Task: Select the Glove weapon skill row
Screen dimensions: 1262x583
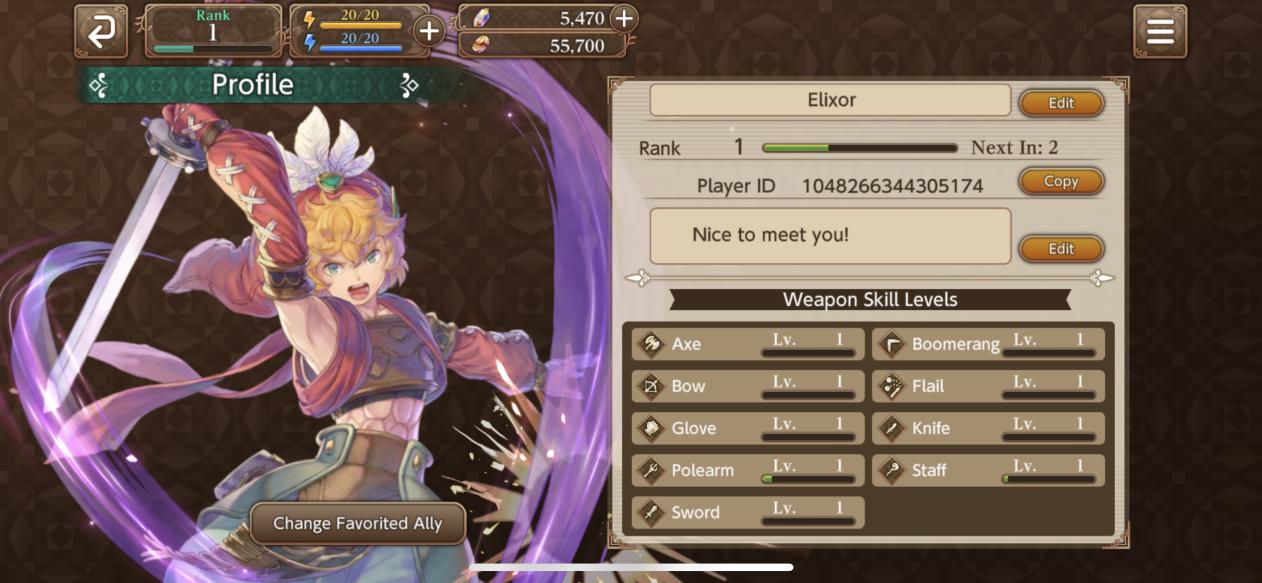Action: [748, 428]
